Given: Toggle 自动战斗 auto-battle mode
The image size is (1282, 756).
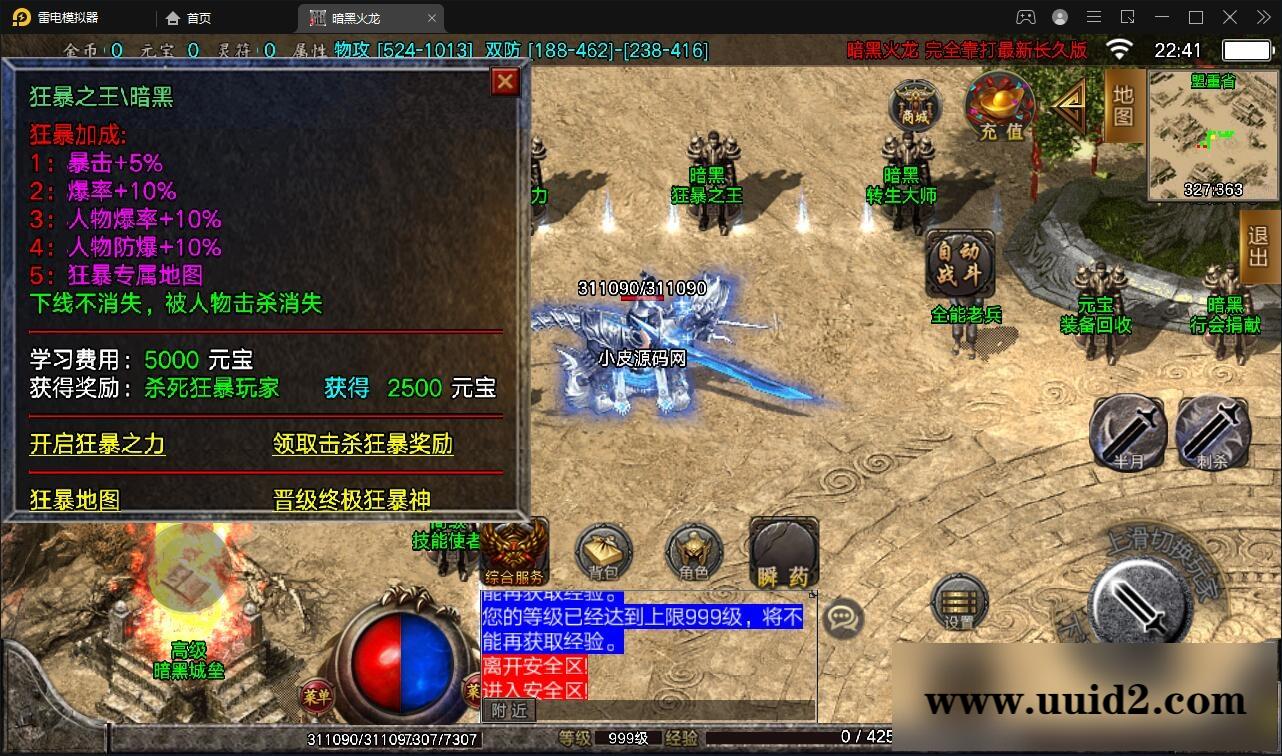Looking at the screenshot, I should 963,263.
